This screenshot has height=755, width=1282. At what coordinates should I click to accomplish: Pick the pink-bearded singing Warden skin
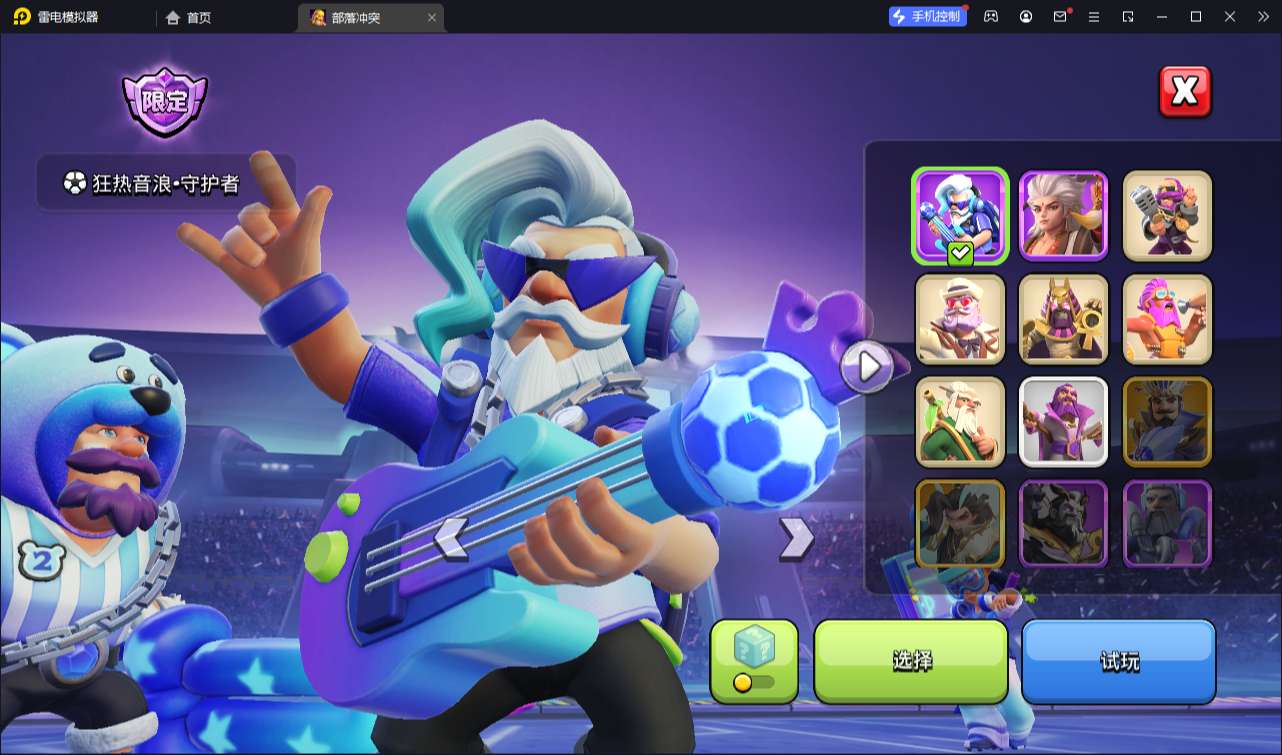pos(1167,319)
